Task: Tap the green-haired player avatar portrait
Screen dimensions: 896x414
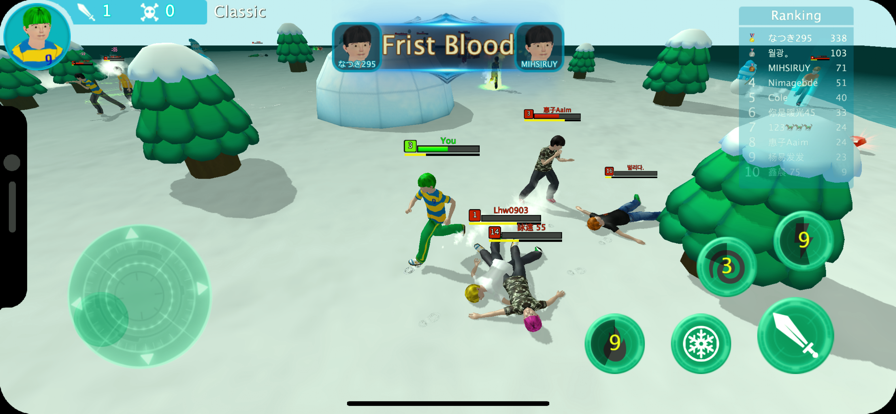Action: coord(37,34)
